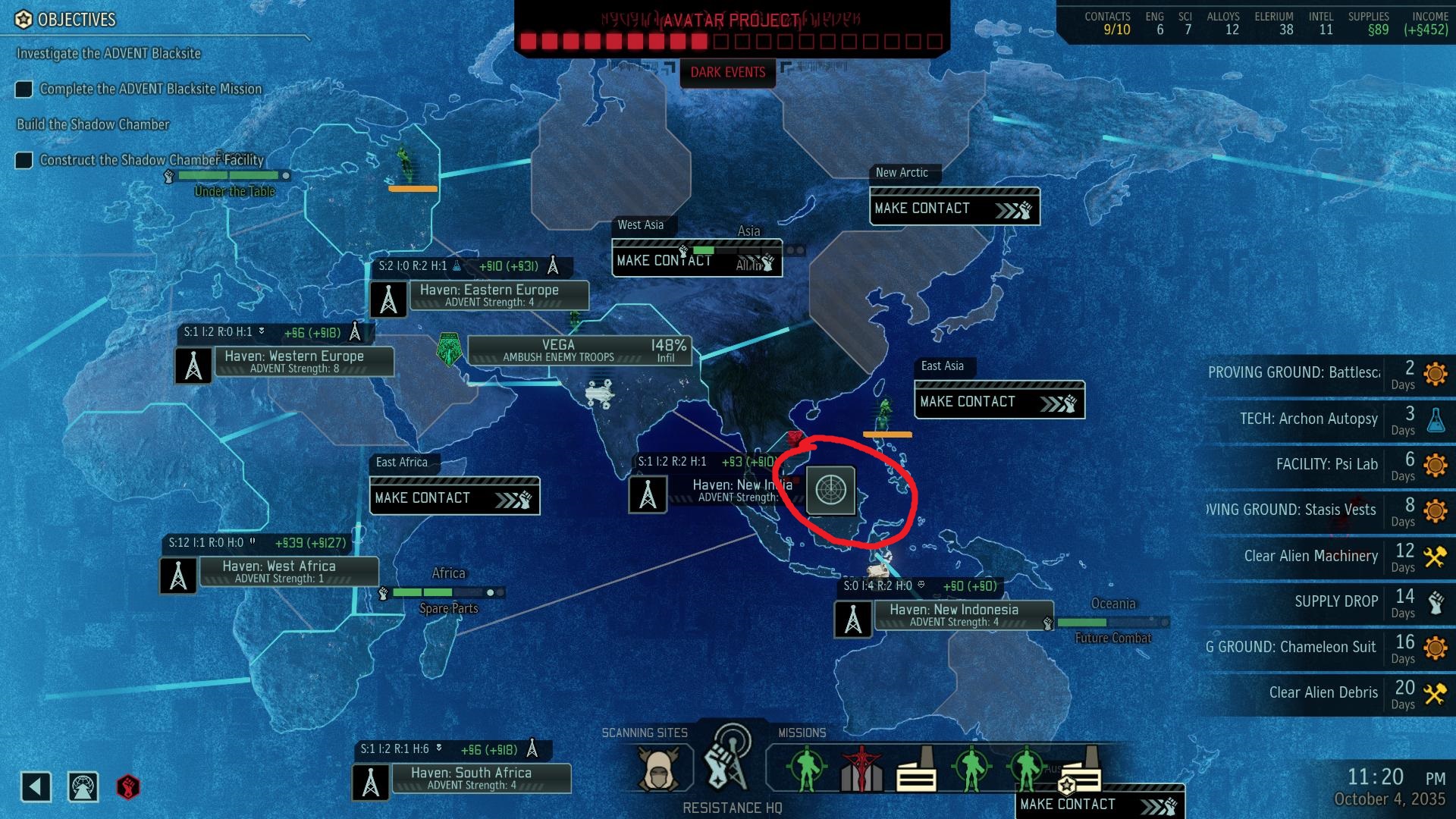Select the red alien facility mission icon

click(861, 767)
